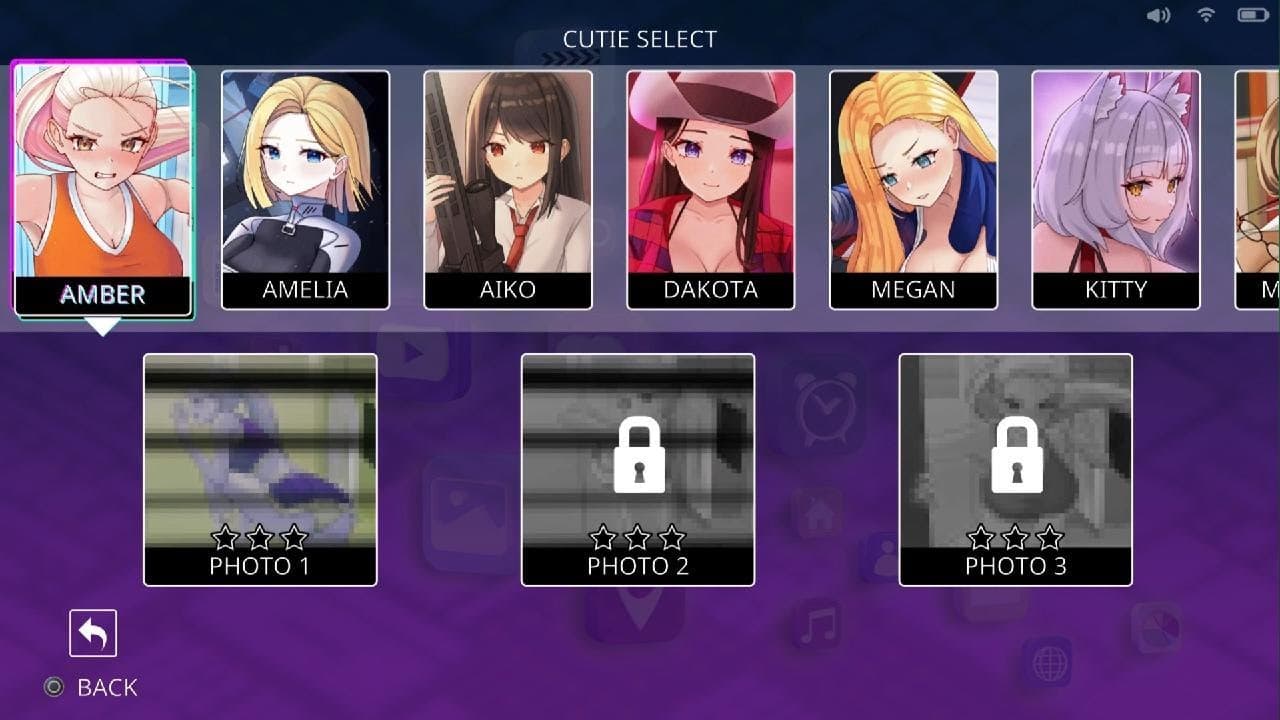Select DAKOTA's portrait
This screenshot has width=1280, height=720.
click(x=712, y=187)
